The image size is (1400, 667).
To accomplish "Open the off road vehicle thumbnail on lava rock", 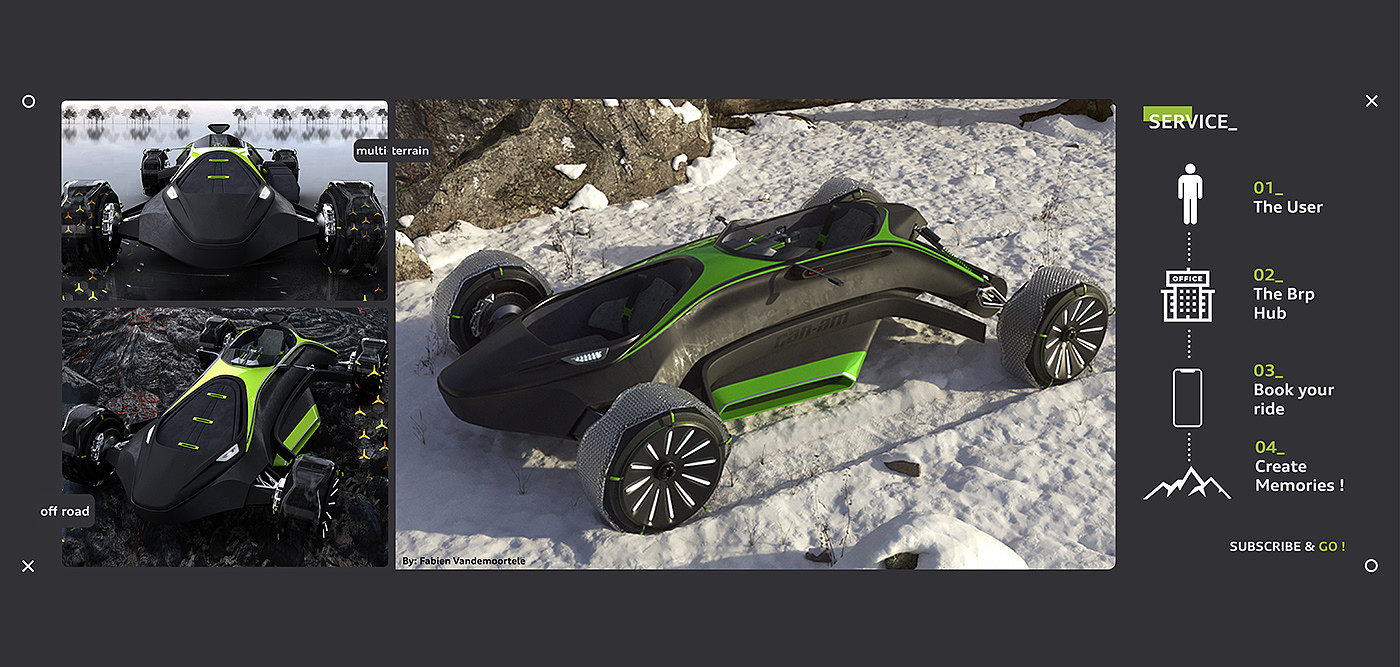I will 224,436.
